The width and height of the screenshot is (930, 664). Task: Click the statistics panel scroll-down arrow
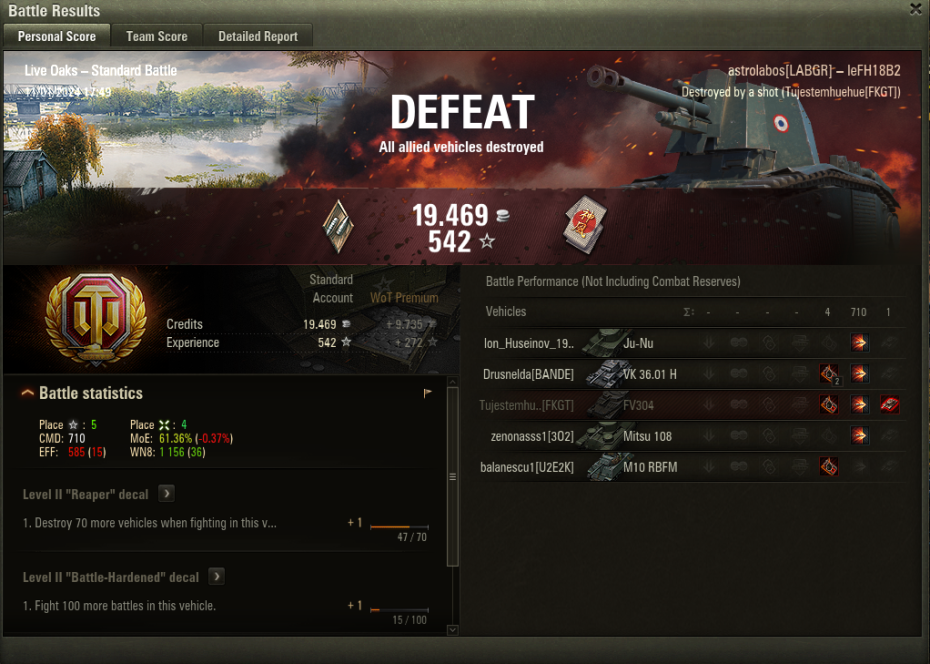coord(452,630)
